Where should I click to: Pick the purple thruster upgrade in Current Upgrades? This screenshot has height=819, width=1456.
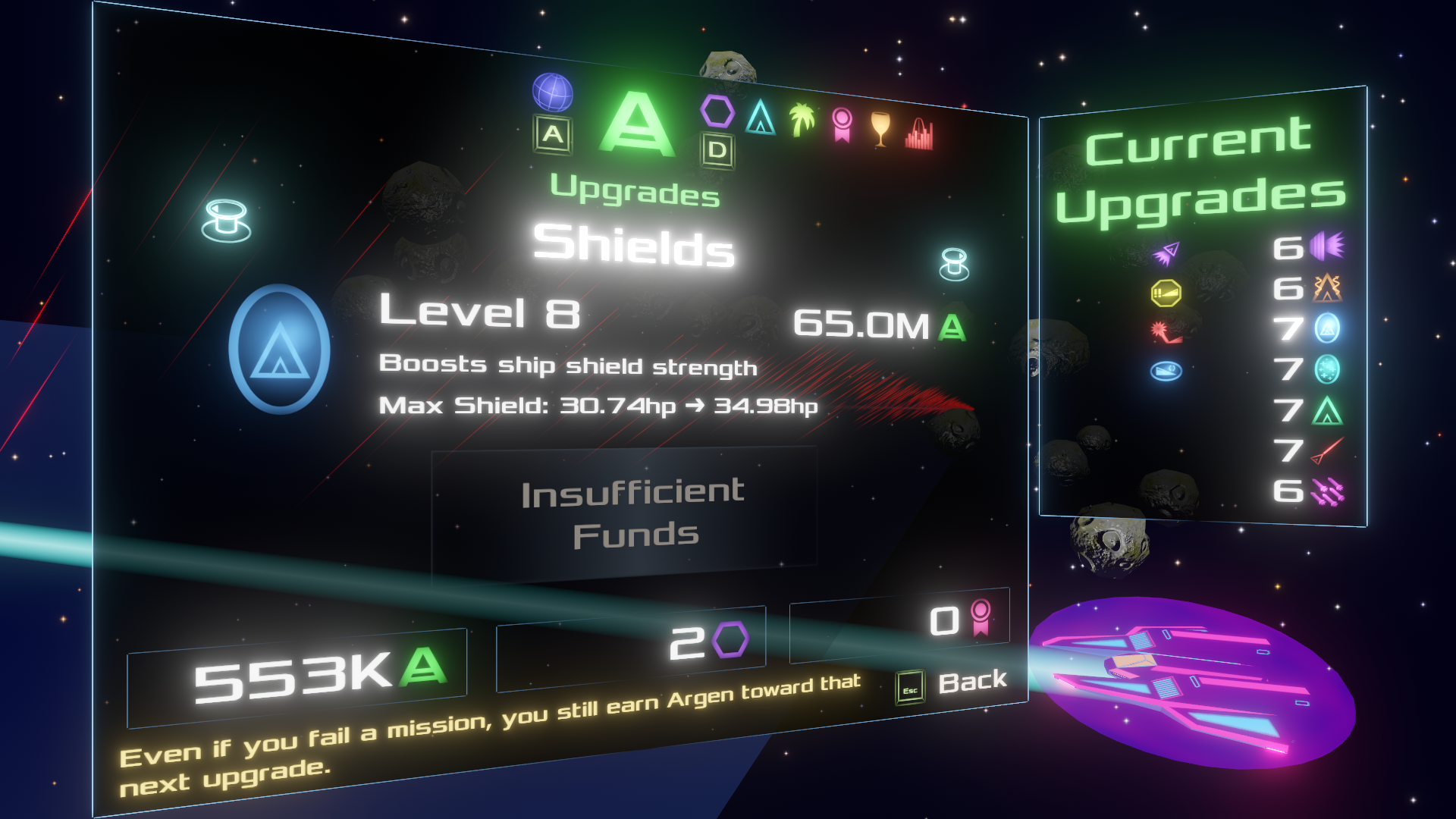click(1326, 246)
